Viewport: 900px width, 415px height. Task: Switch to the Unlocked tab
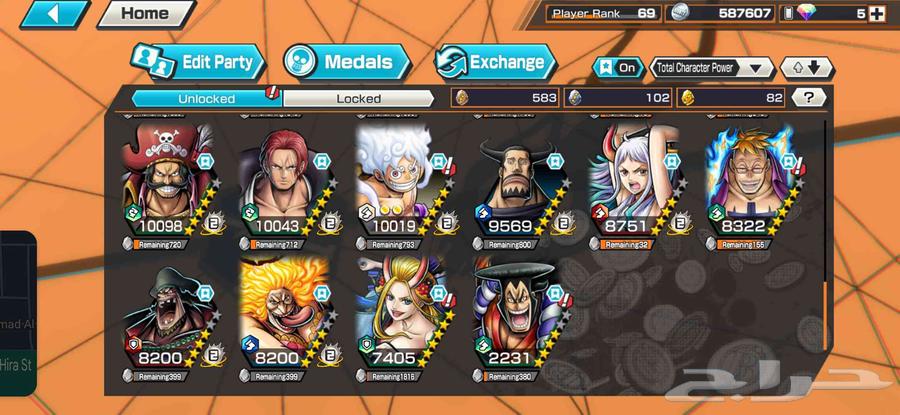pyautogui.click(x=207, y=98)
